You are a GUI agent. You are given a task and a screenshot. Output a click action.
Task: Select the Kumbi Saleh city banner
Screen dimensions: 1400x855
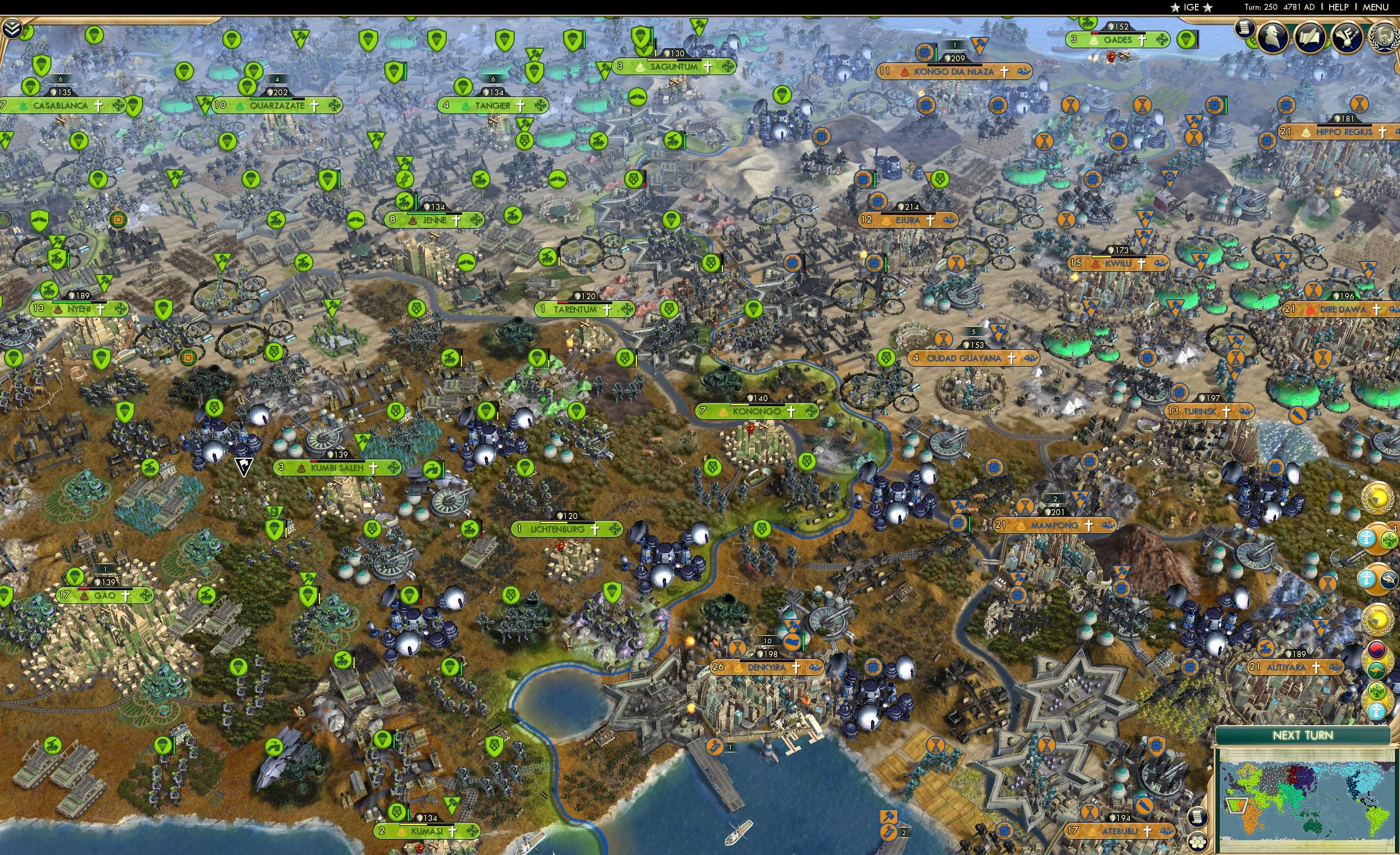point(337,469)
